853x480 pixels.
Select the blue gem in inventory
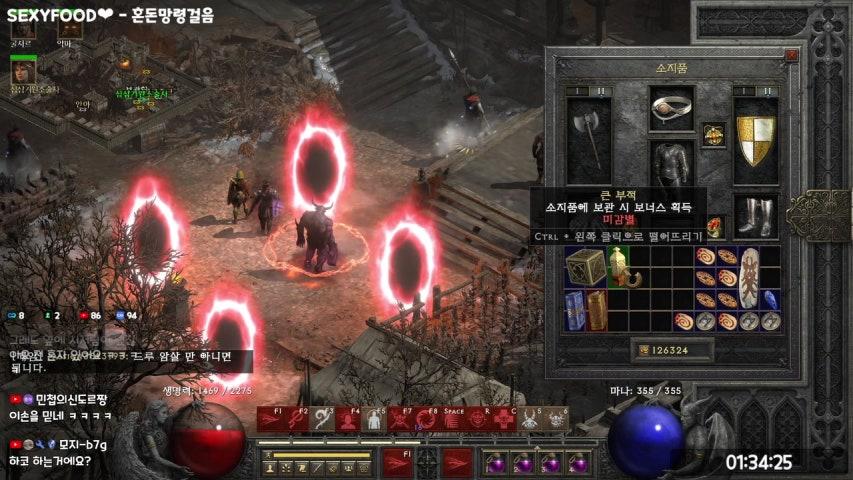click(770, 300)
